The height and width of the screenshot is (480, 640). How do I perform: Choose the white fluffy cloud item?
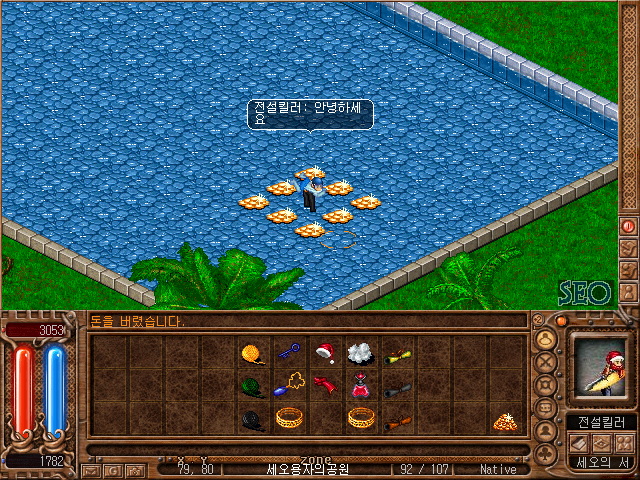[x=360, y=352]
